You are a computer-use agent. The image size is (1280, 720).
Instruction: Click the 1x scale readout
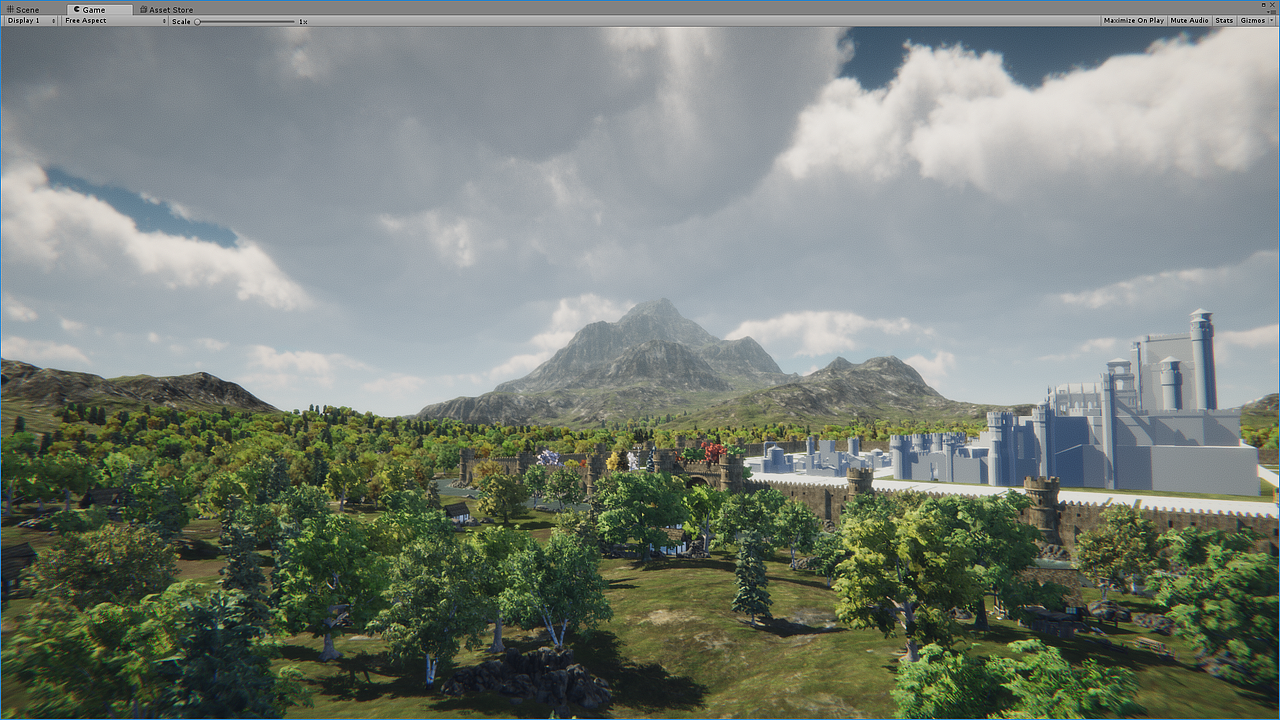click(303, 20)
